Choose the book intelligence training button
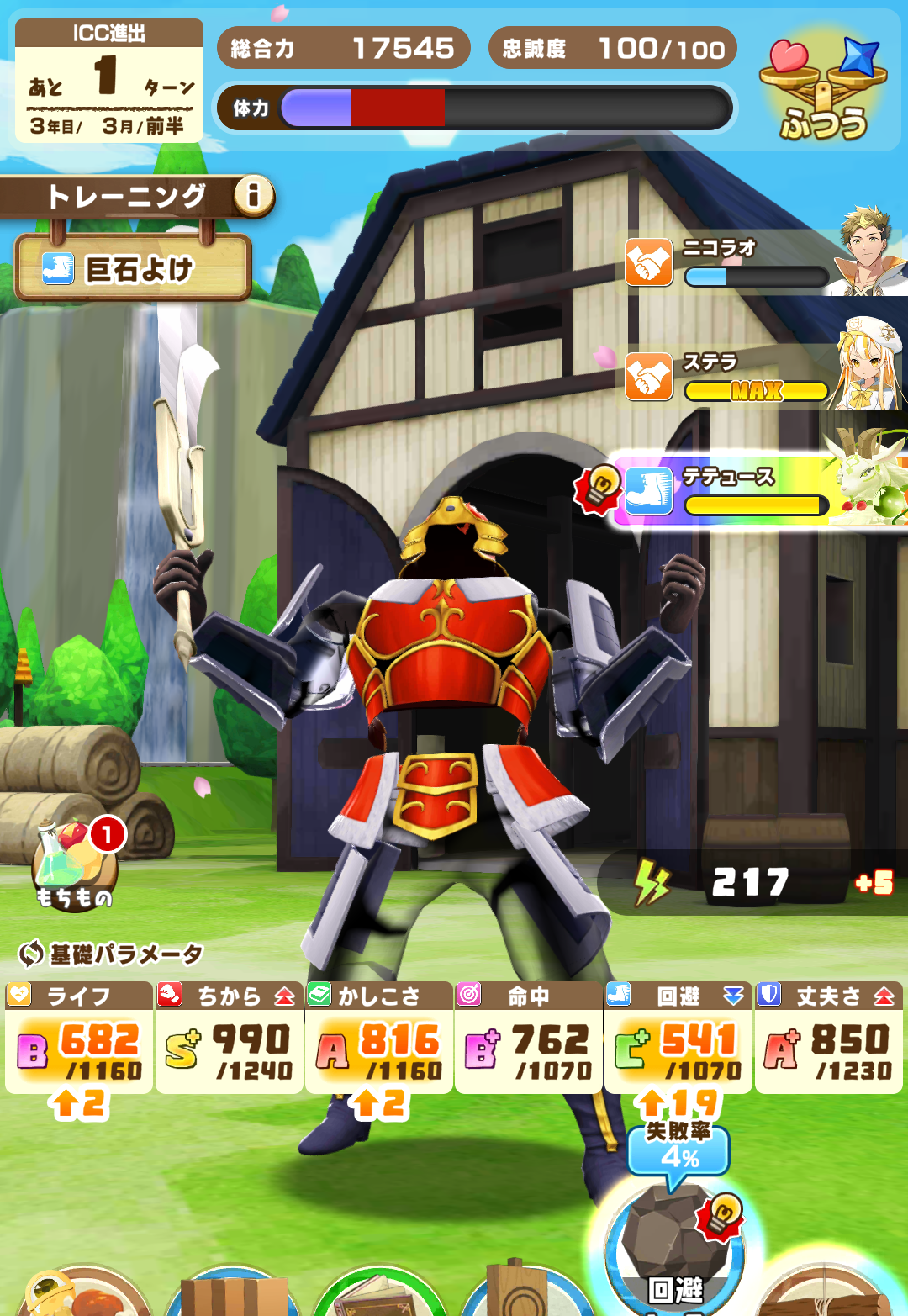The image size is (908, 1316). (380, 1295)
